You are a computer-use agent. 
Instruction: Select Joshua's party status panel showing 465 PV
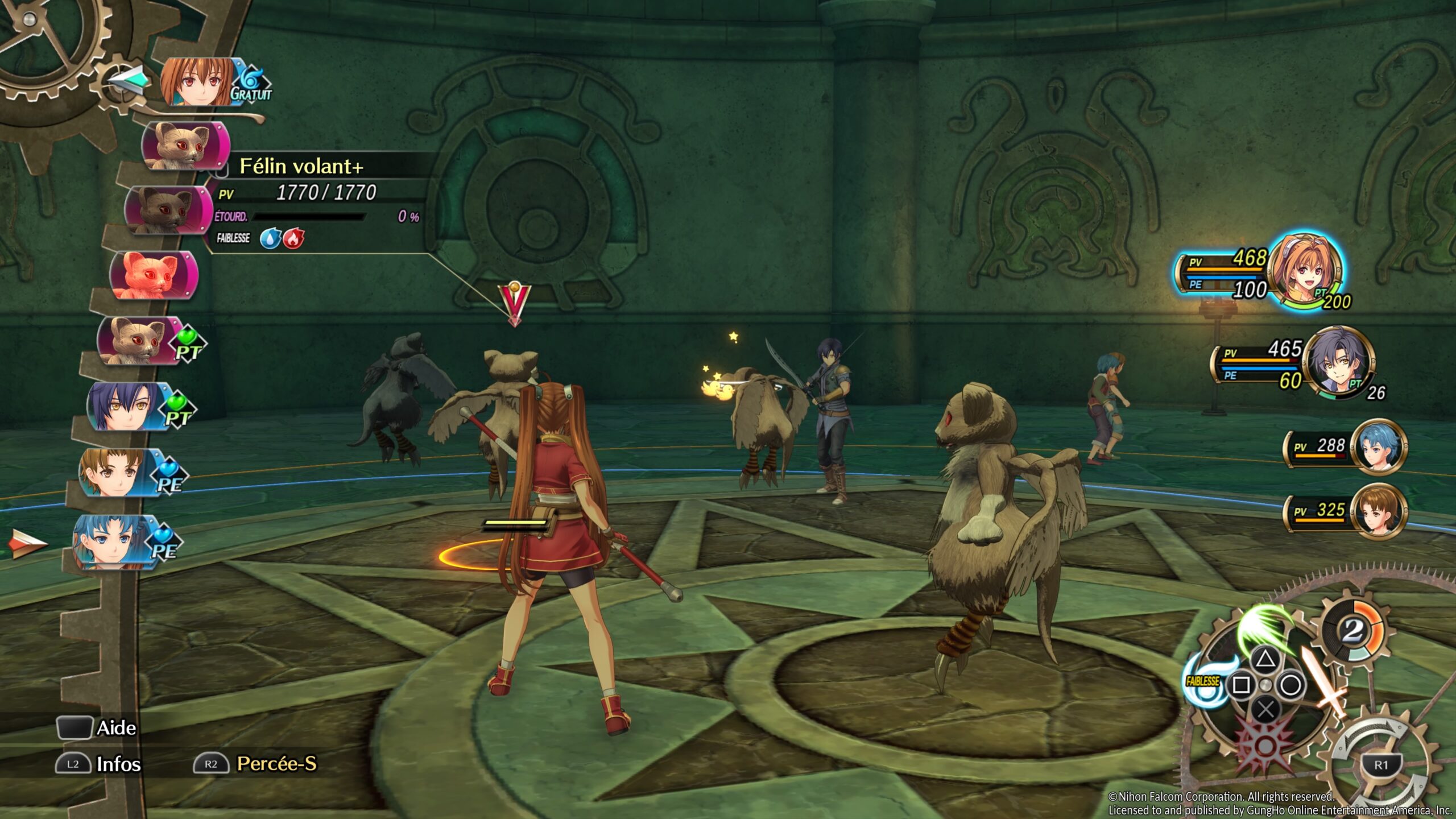1294,364
